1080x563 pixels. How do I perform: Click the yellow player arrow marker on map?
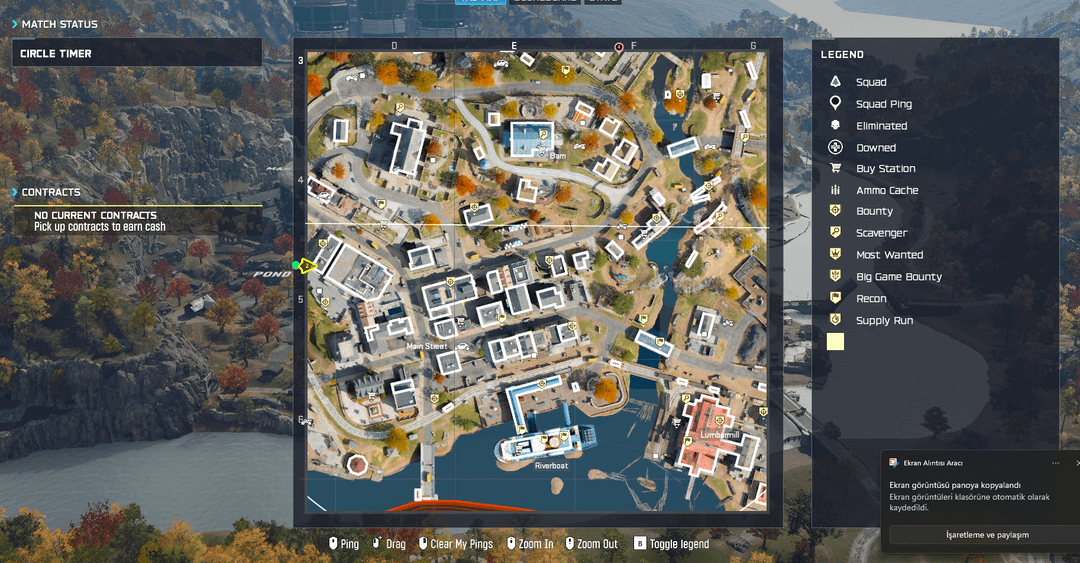(308, 265)
